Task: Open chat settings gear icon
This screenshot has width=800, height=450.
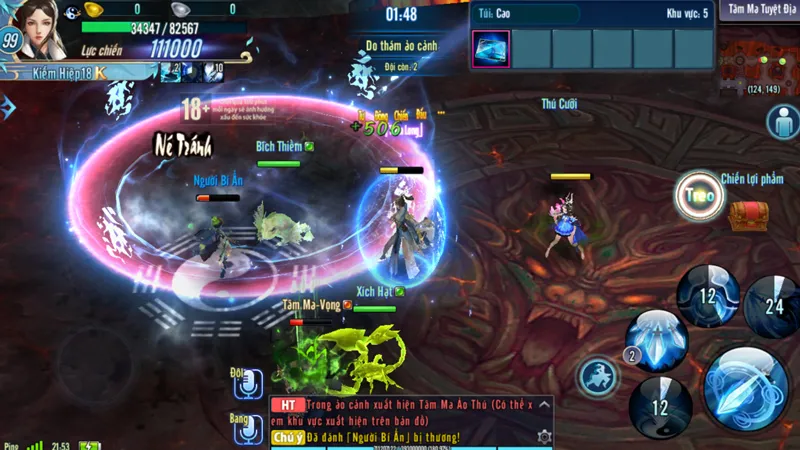Action: pyautogui.click(x=544, y=437)
